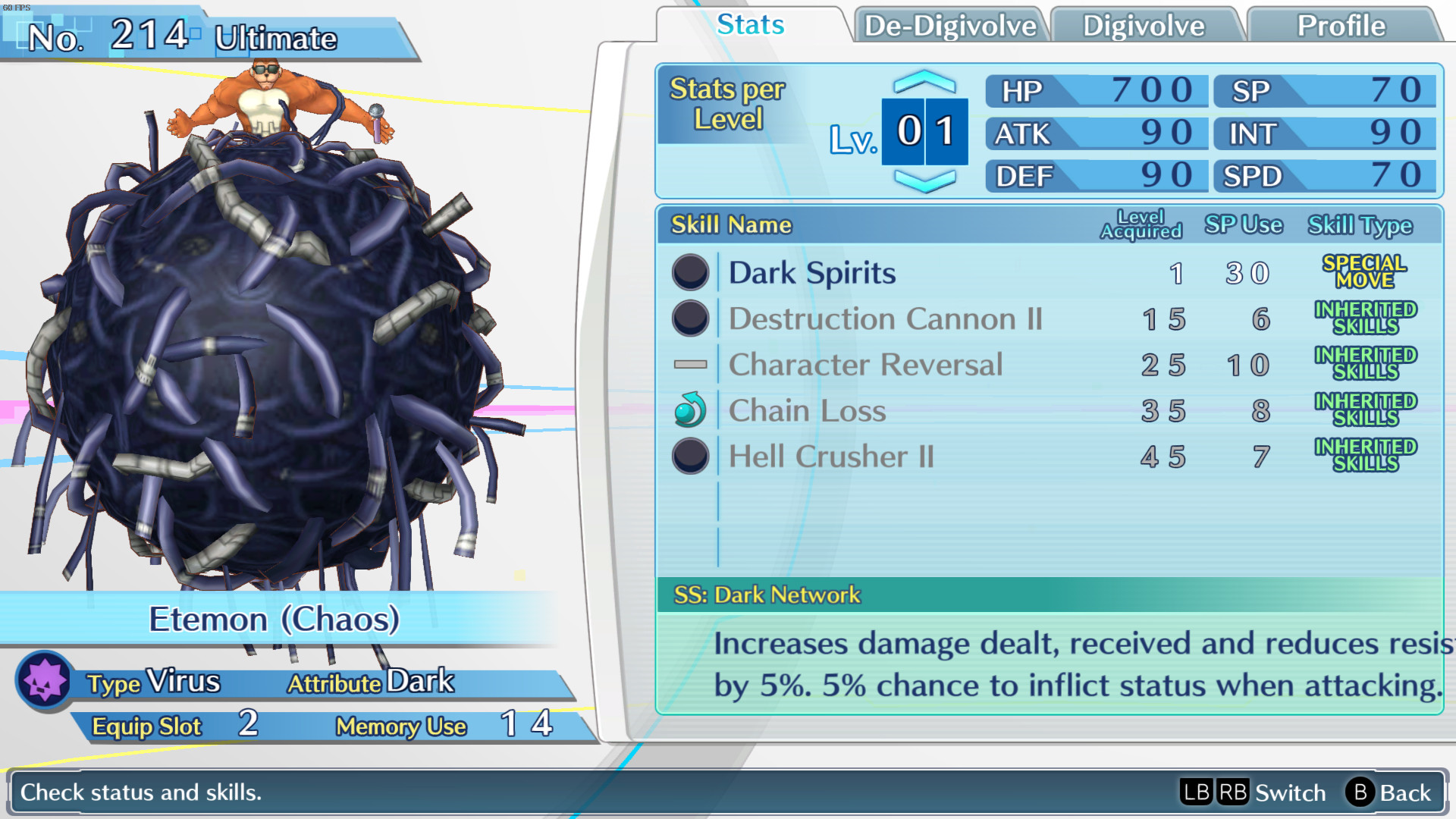1456x819 pixels.
Task: Select the Chain Loss spiral element icon
Action: 689,410
